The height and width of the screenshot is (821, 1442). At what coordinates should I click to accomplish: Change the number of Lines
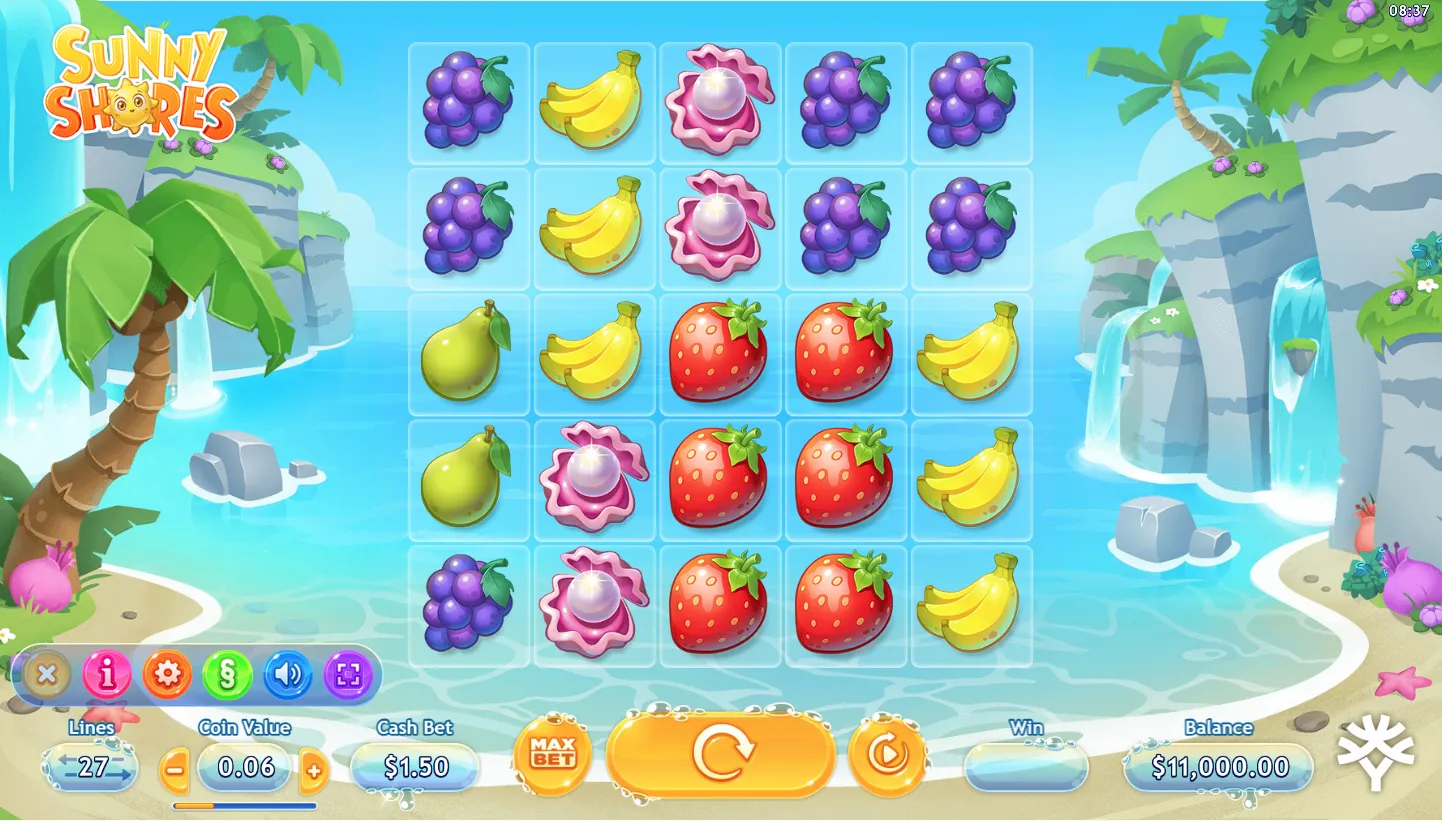[x=91, y=767]
